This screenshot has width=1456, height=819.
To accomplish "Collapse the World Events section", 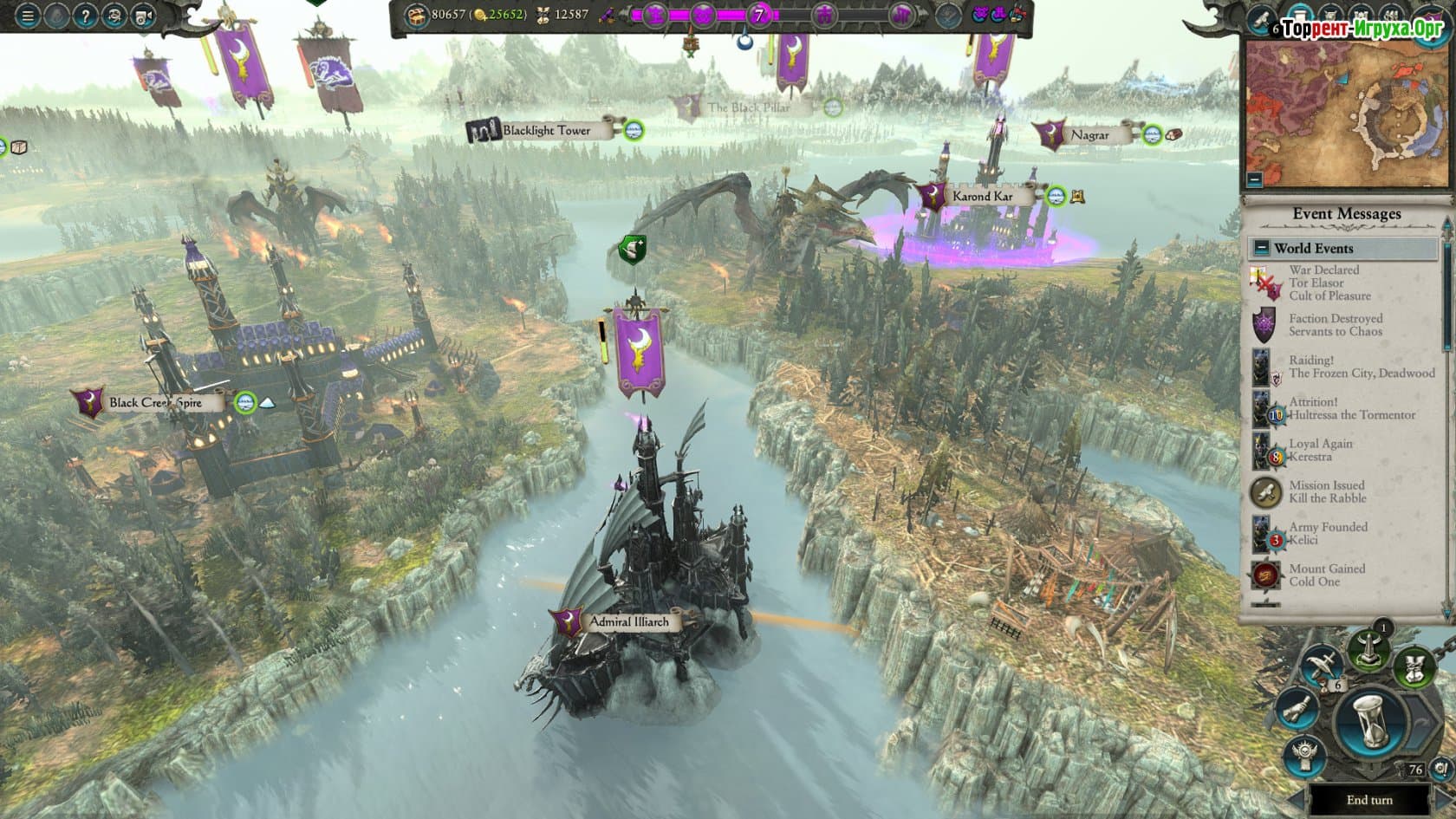I will (1261, 248).
